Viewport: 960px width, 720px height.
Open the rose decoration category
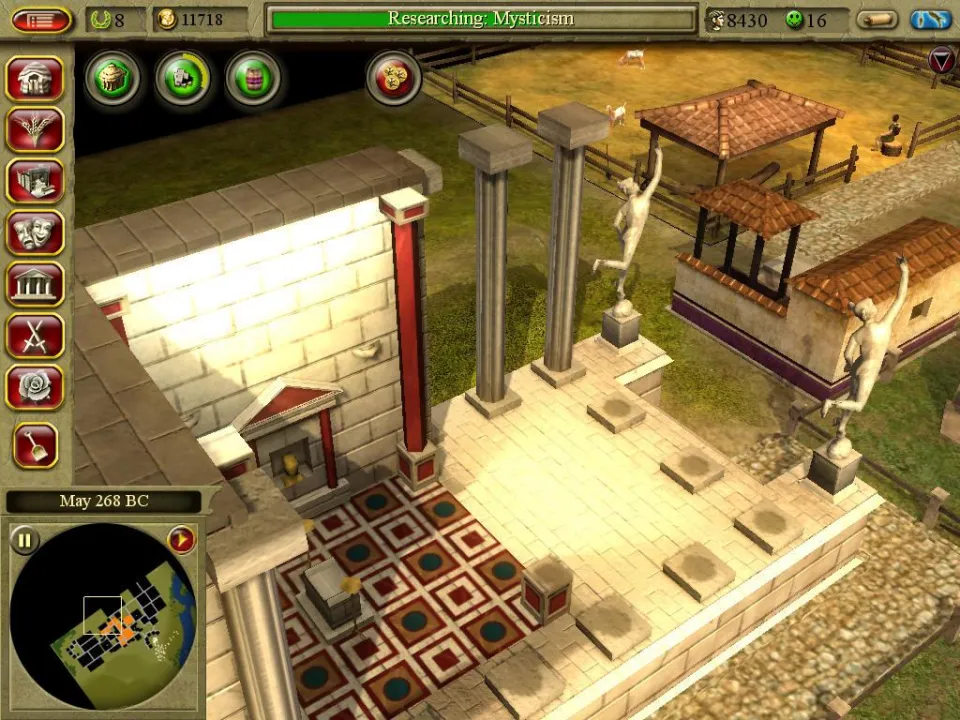pyautogui.click(x=35, y=387)
